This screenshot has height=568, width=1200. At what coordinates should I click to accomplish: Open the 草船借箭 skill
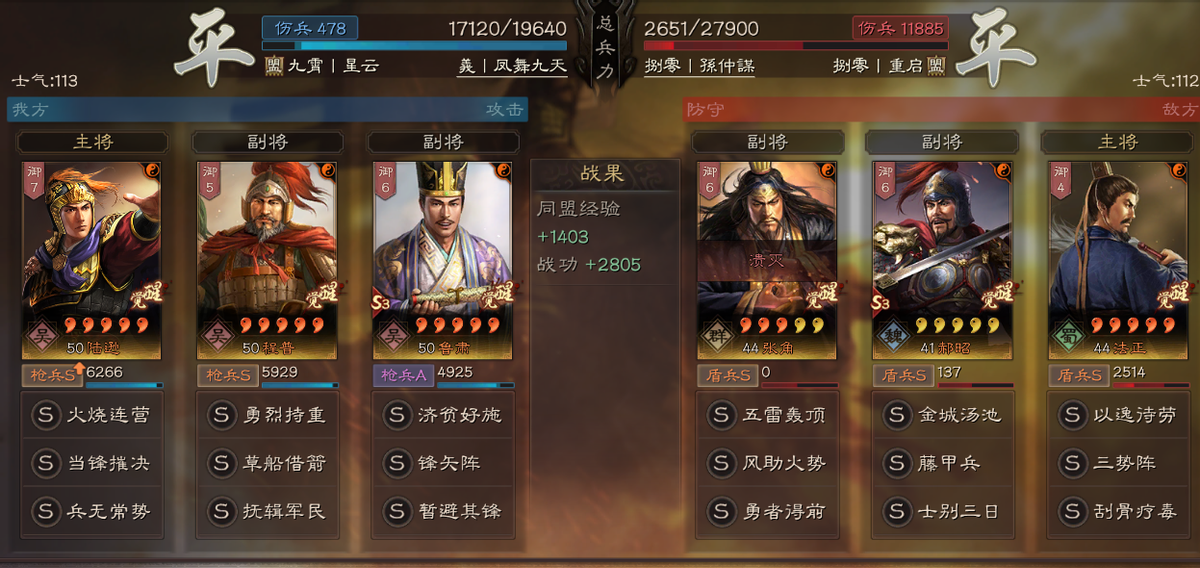pyautogui.click(x=266, y=463)
